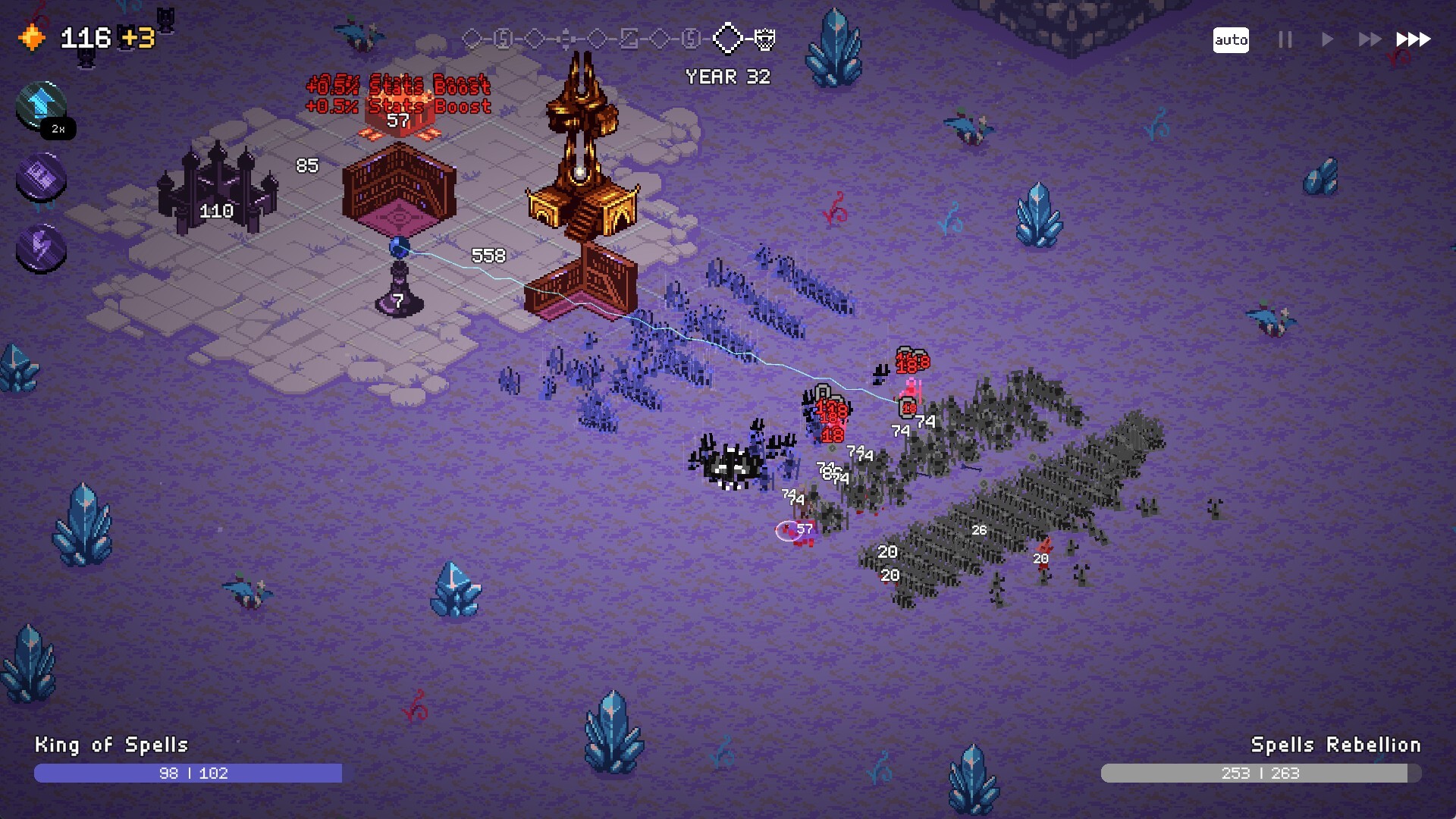
Task: Click the crown icon ending the year timeline
Action: [x=767, y=39]
